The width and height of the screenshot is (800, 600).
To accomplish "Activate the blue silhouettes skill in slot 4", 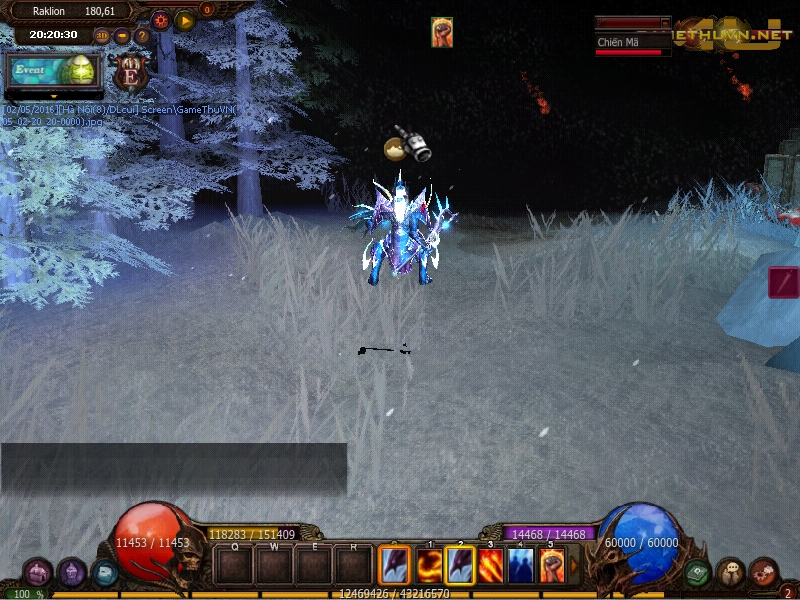I will point(521,566).
